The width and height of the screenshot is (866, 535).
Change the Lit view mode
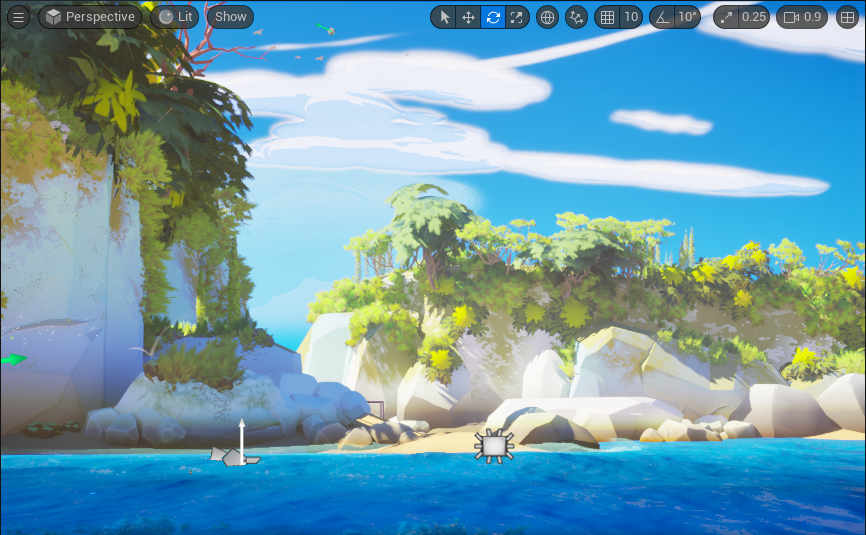(175, 17)
